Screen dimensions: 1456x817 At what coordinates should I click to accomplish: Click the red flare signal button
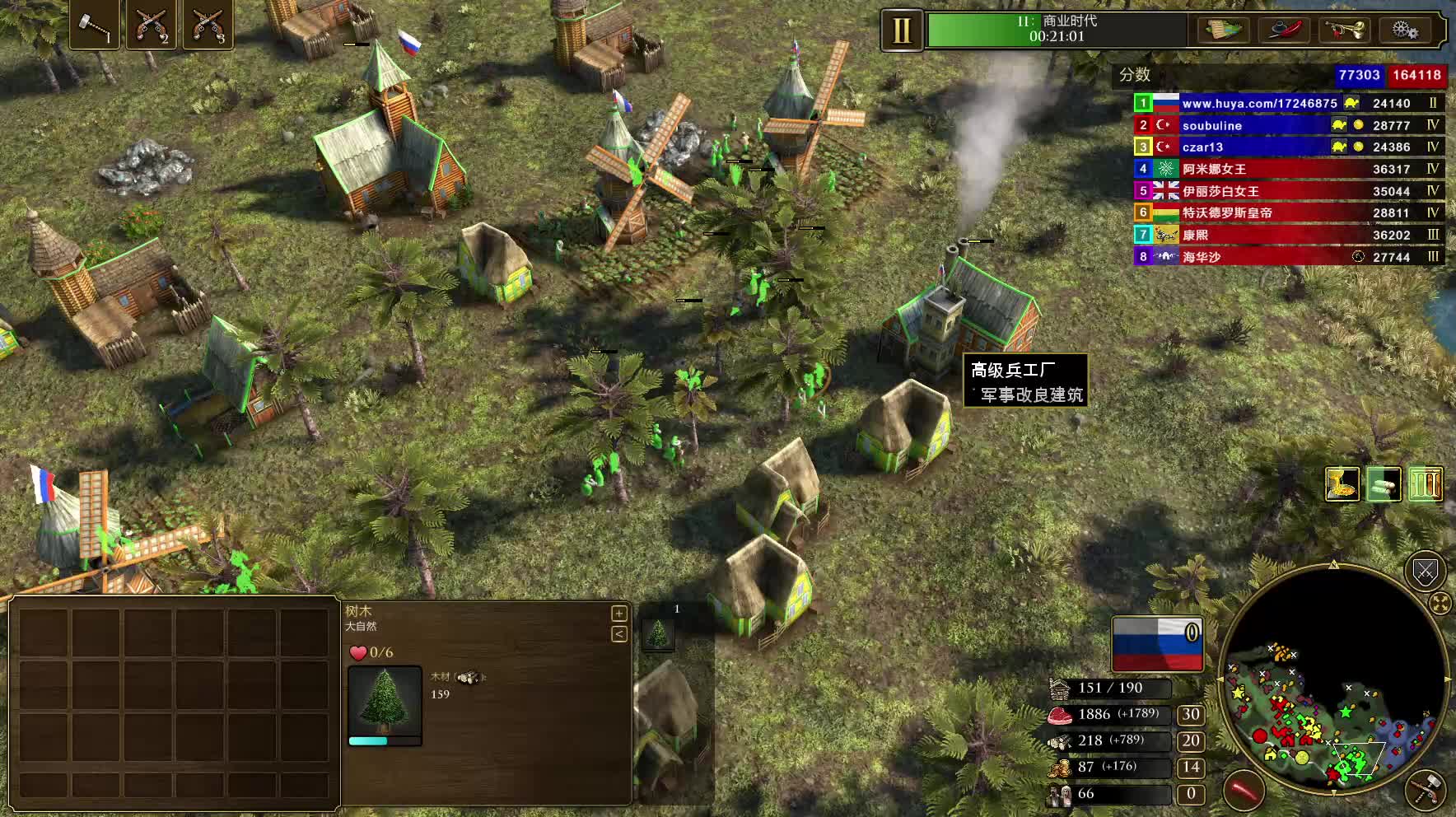coord(1244,791)
